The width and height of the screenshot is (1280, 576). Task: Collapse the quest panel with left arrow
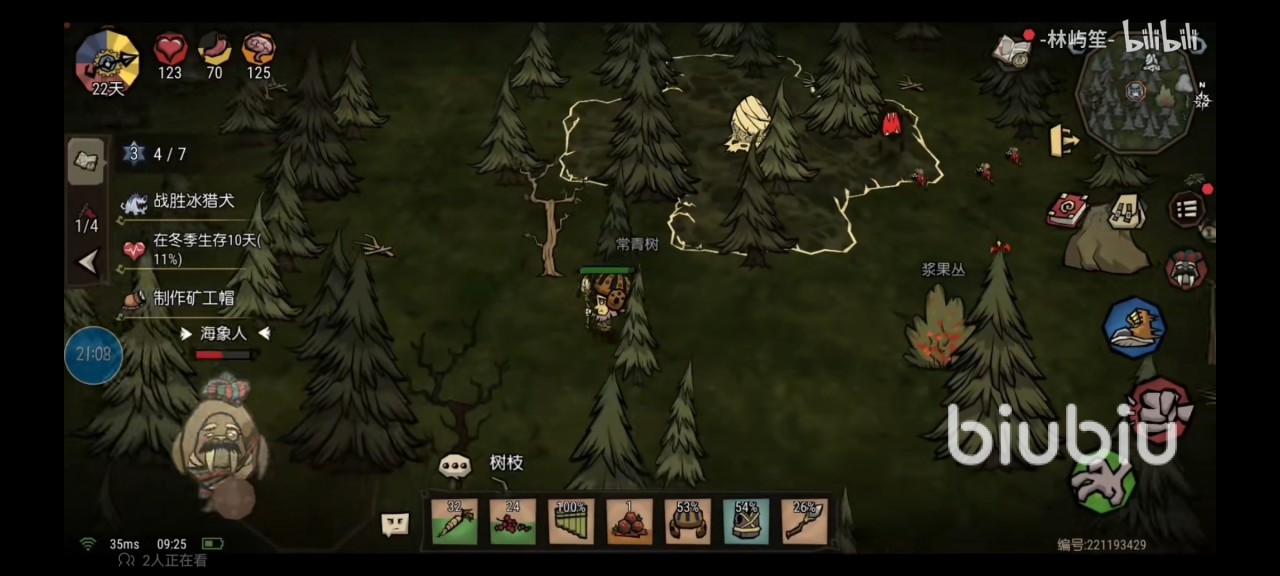coord(87,262)
